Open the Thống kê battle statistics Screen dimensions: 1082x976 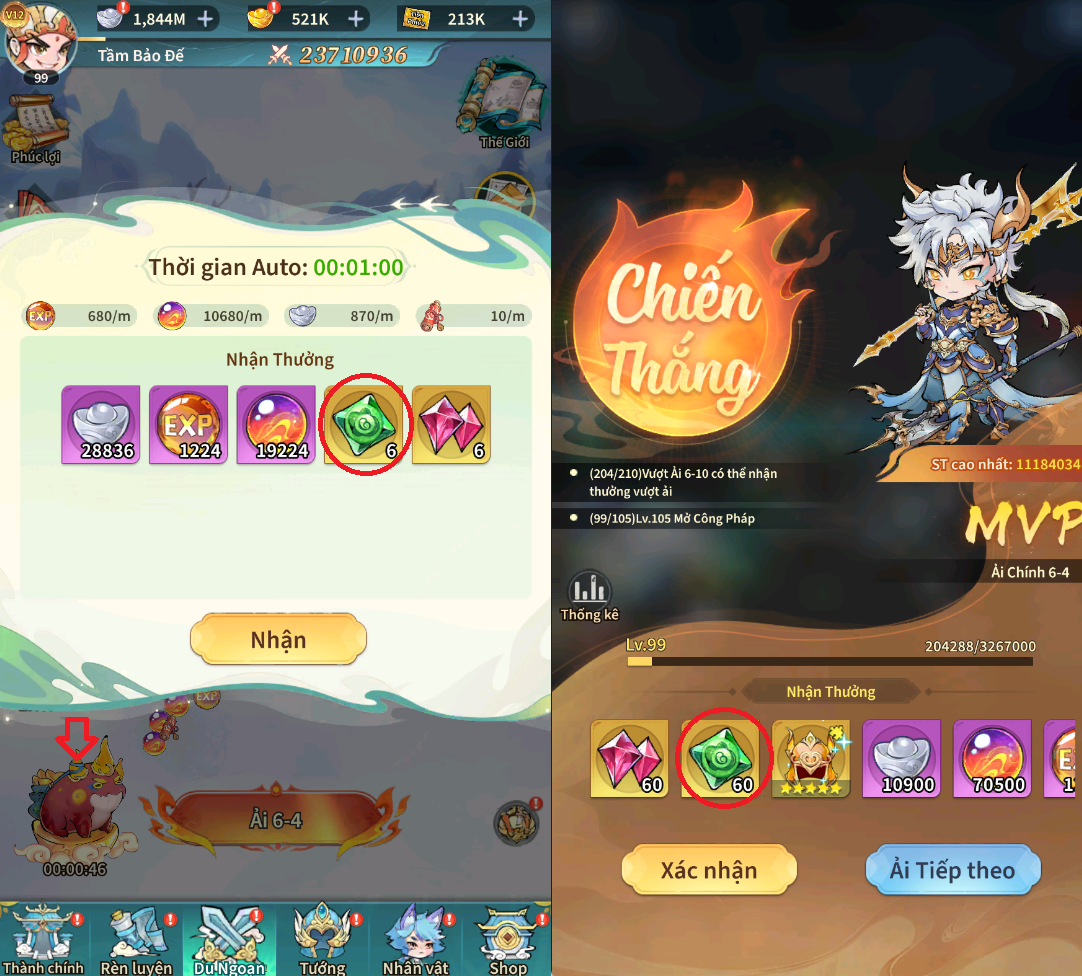(590, 596)
